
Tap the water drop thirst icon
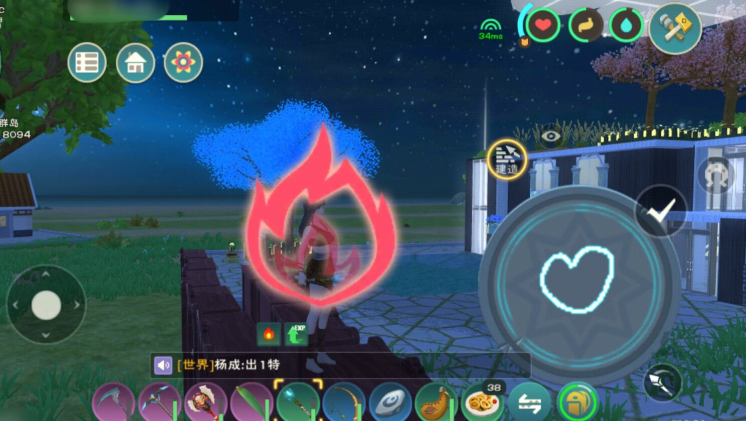(x=626, y=25)
